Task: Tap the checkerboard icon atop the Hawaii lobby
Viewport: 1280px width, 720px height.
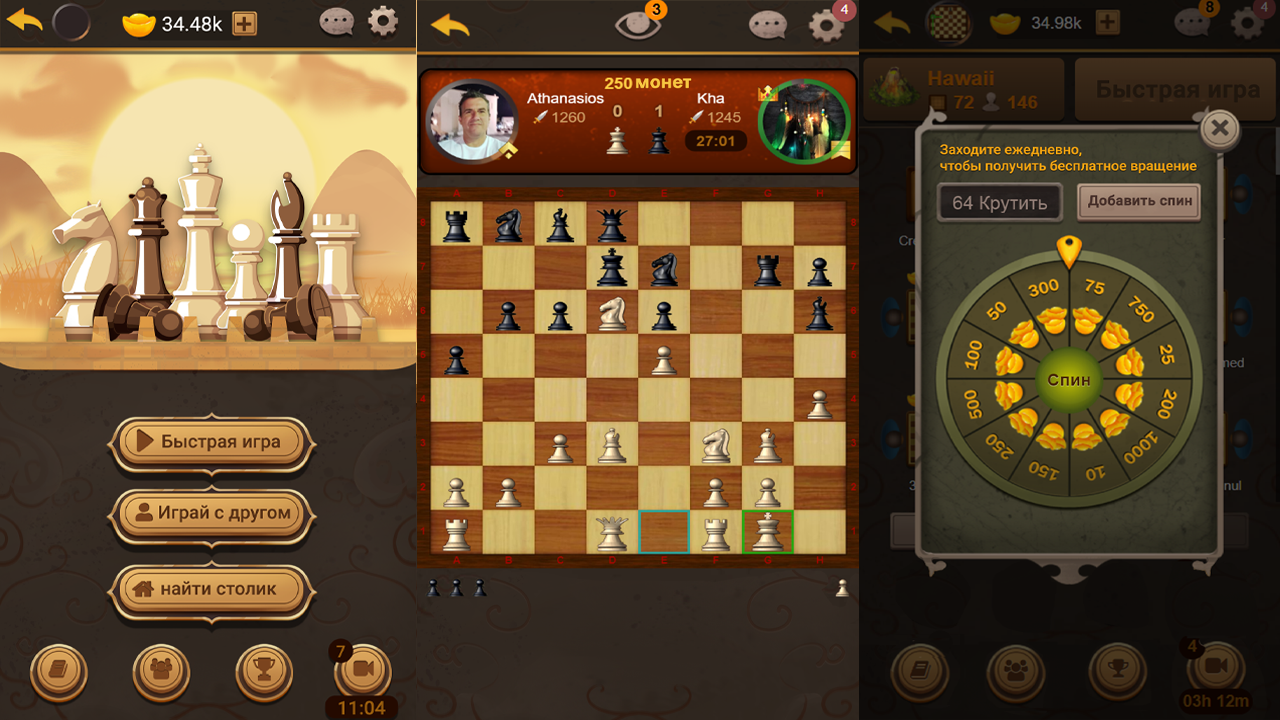Action: [x=948, y=22]
